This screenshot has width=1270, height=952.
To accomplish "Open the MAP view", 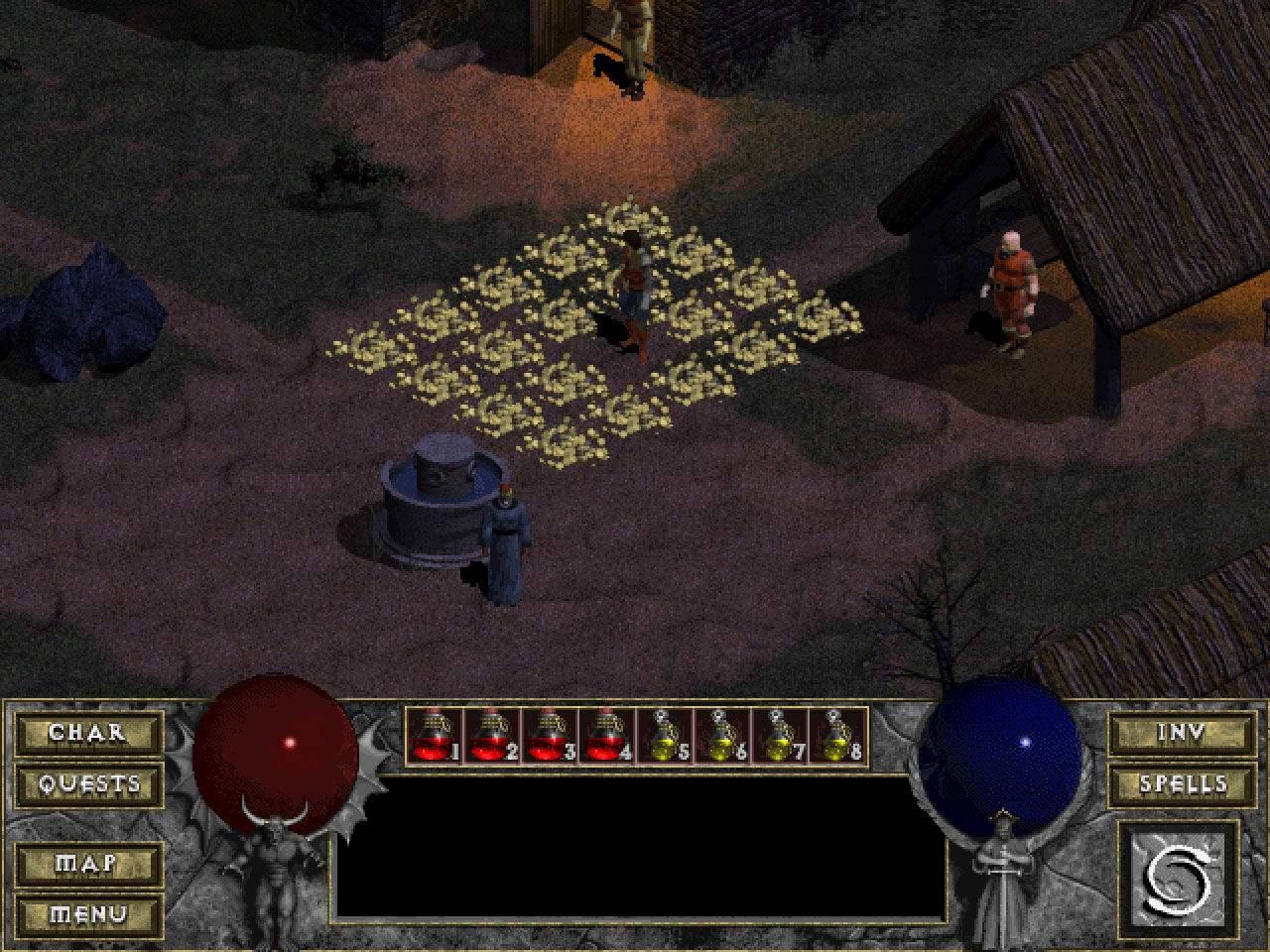I will (88, 864).
